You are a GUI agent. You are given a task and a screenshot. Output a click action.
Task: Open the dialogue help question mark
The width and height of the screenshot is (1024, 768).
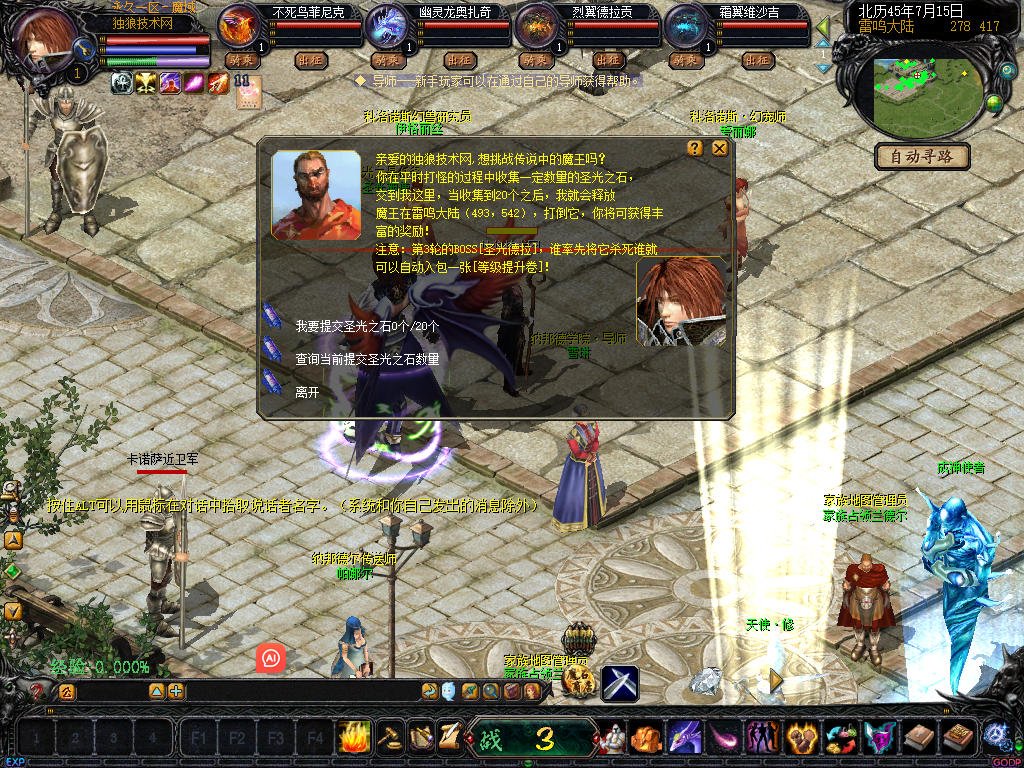pos(695,148)
